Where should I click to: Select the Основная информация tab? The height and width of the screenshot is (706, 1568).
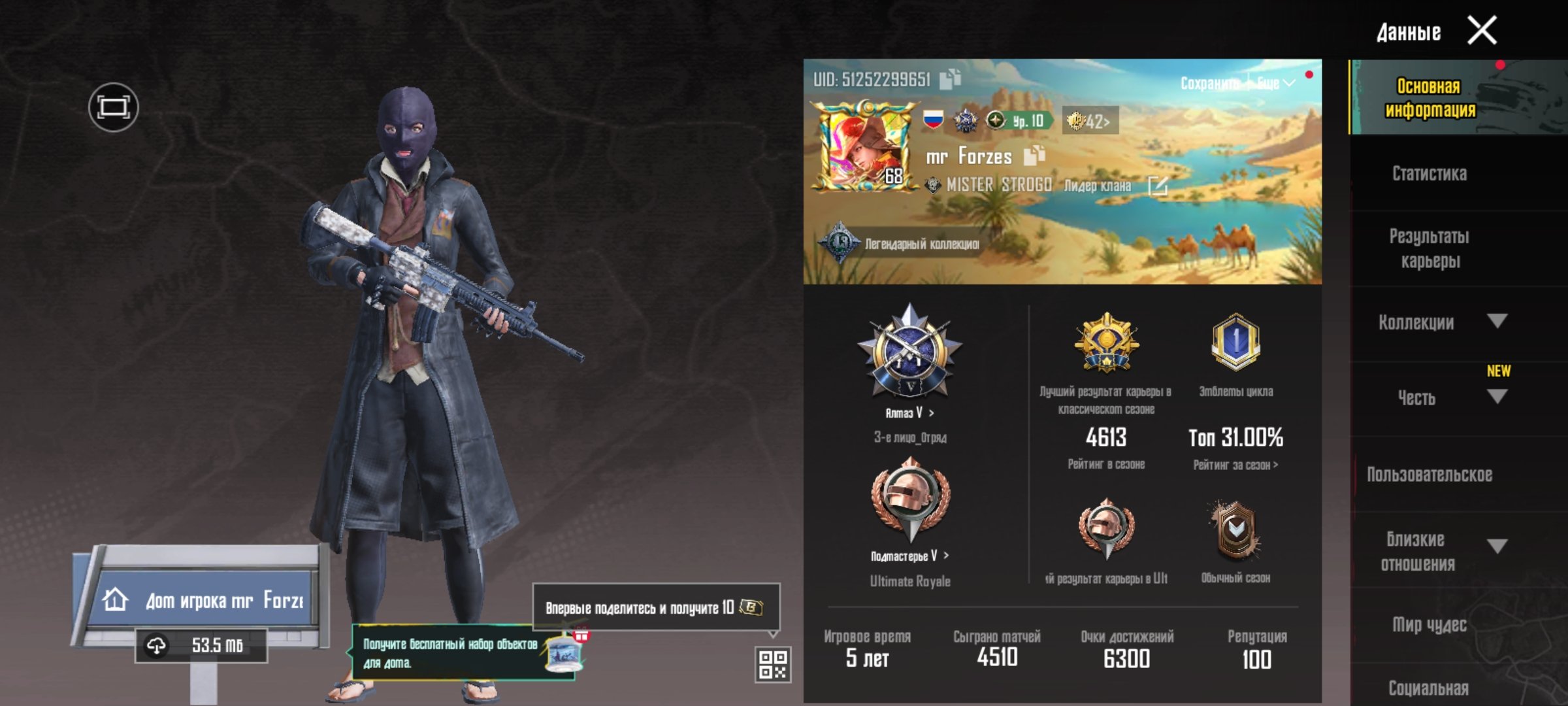click(x=1429, y=98)
